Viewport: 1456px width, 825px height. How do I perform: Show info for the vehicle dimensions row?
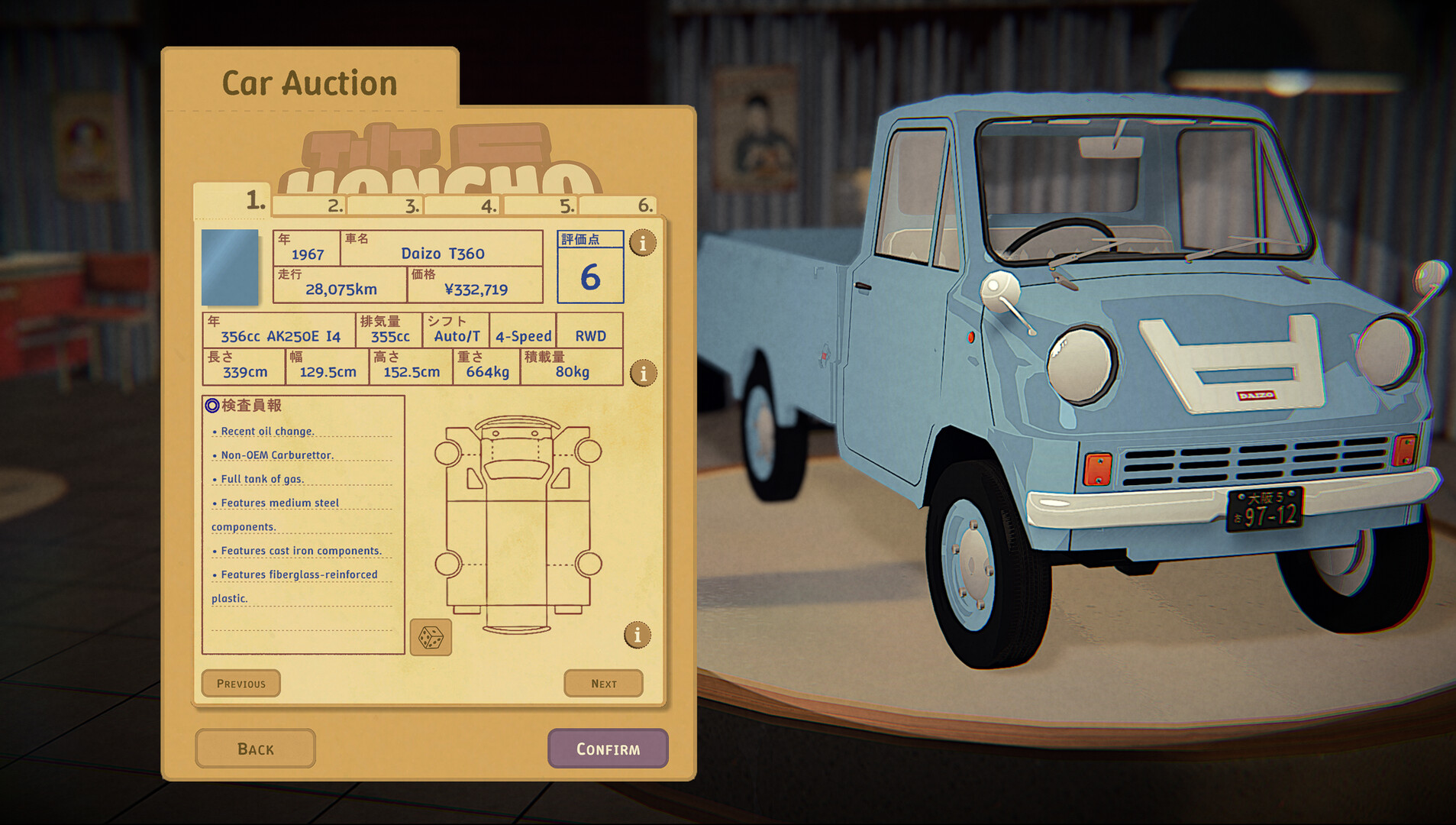point(643,374)
